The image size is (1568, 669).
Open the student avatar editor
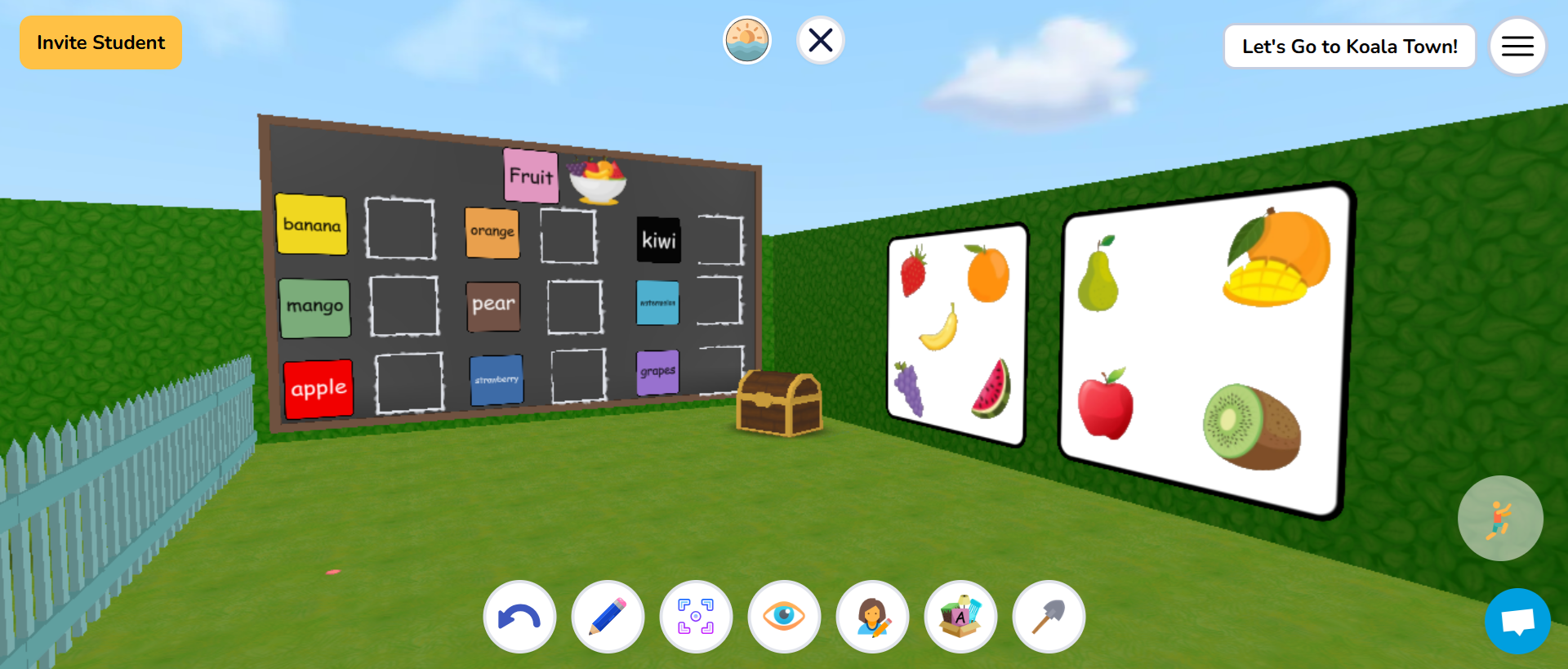pos(872,617)
